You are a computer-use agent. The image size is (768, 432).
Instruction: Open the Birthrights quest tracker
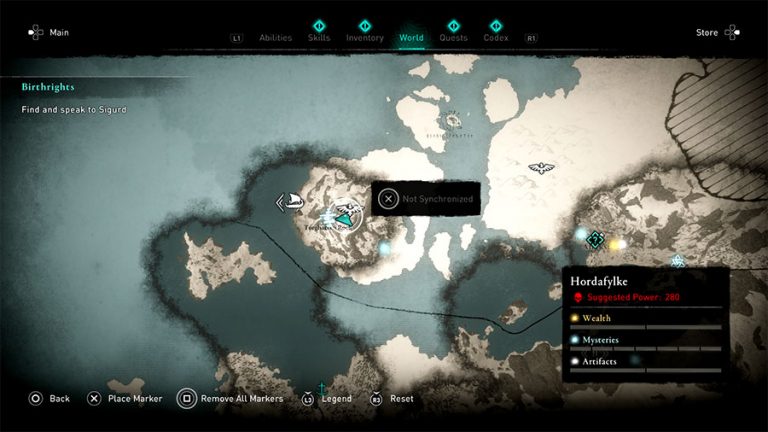[x=48, y=87]
